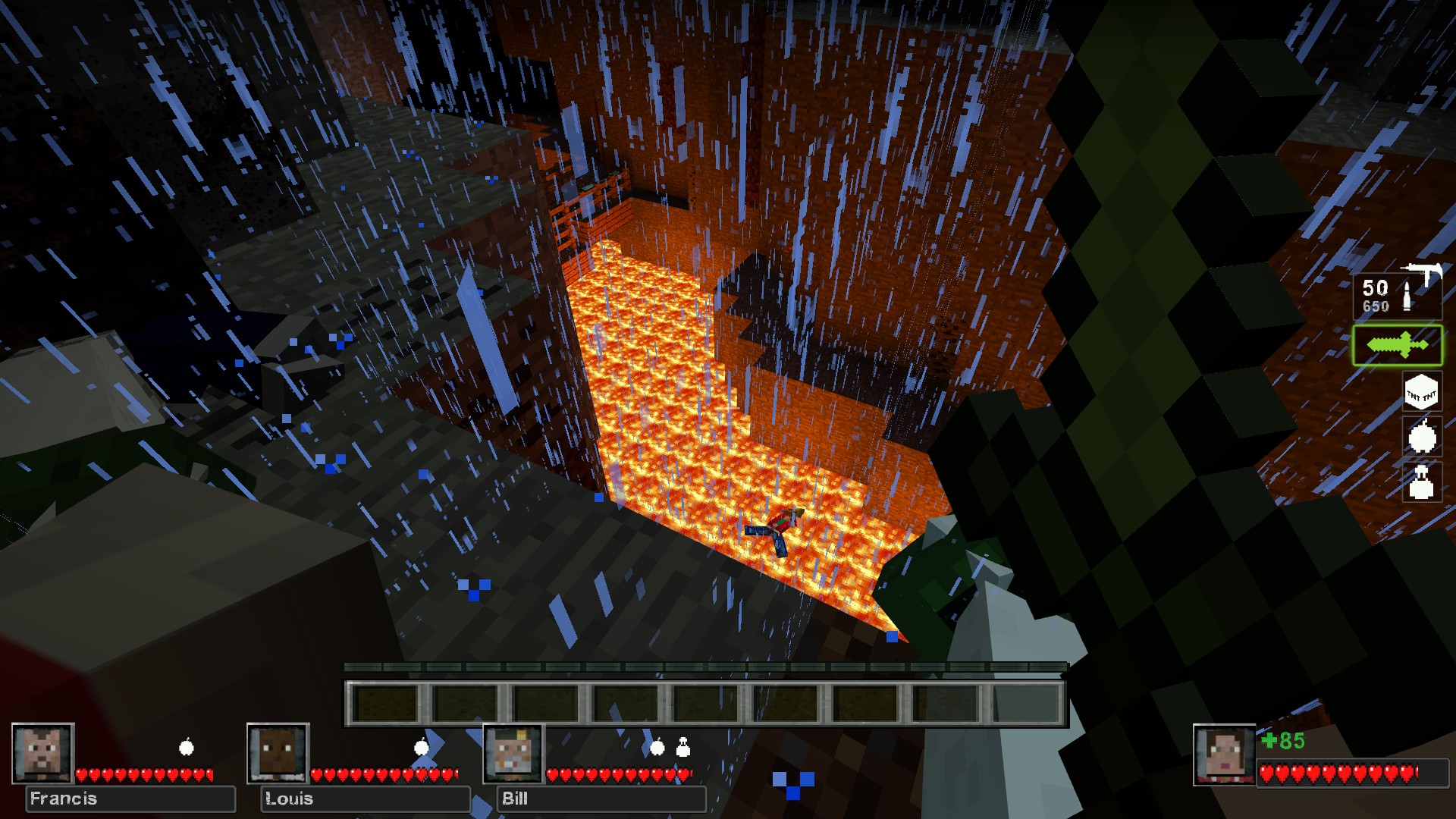Select the TNT block item
Viewport: 1456px width, 819px height.
tap(1421, 393)
